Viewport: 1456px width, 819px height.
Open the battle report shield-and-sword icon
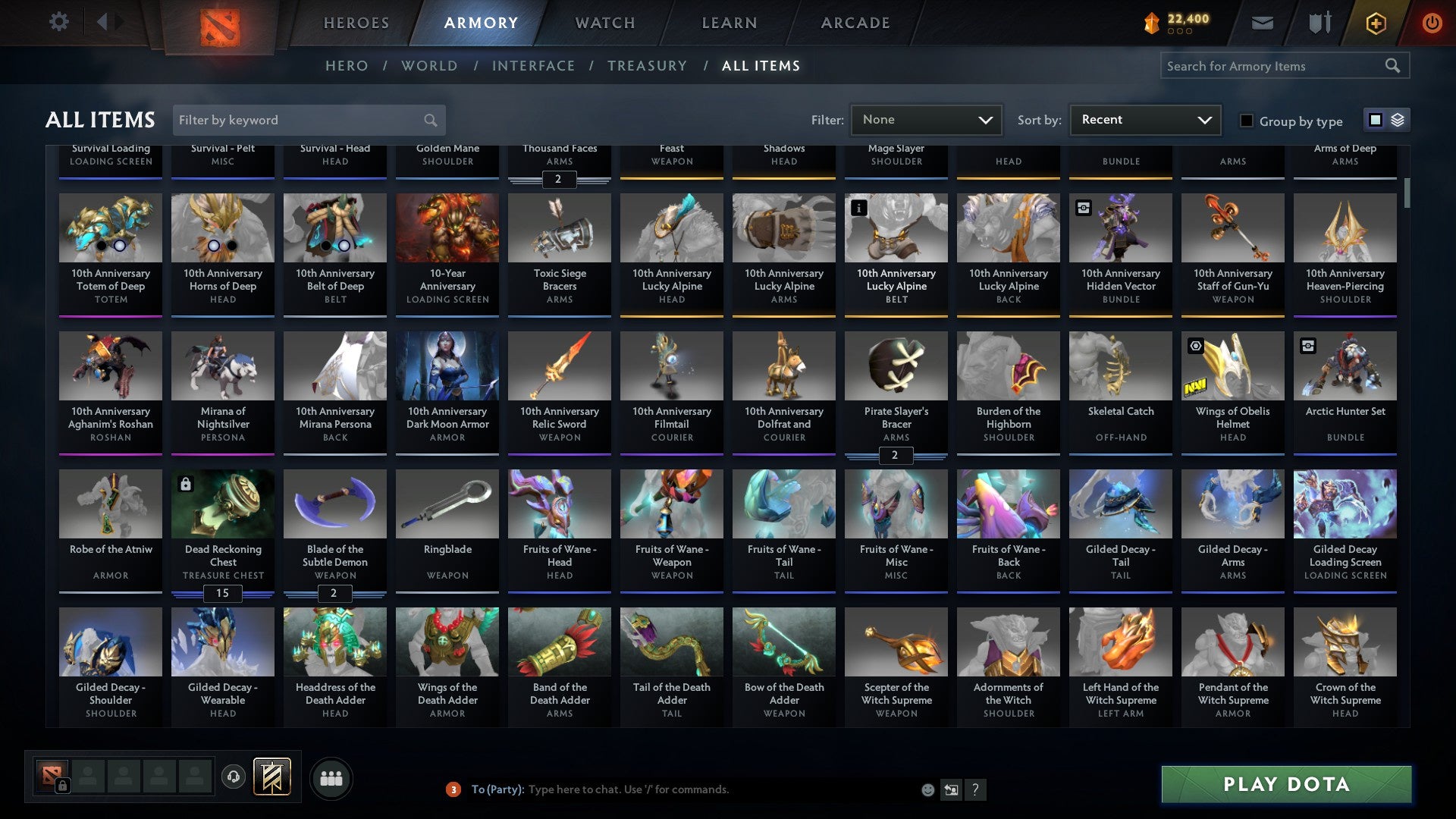click(1319, 23)
